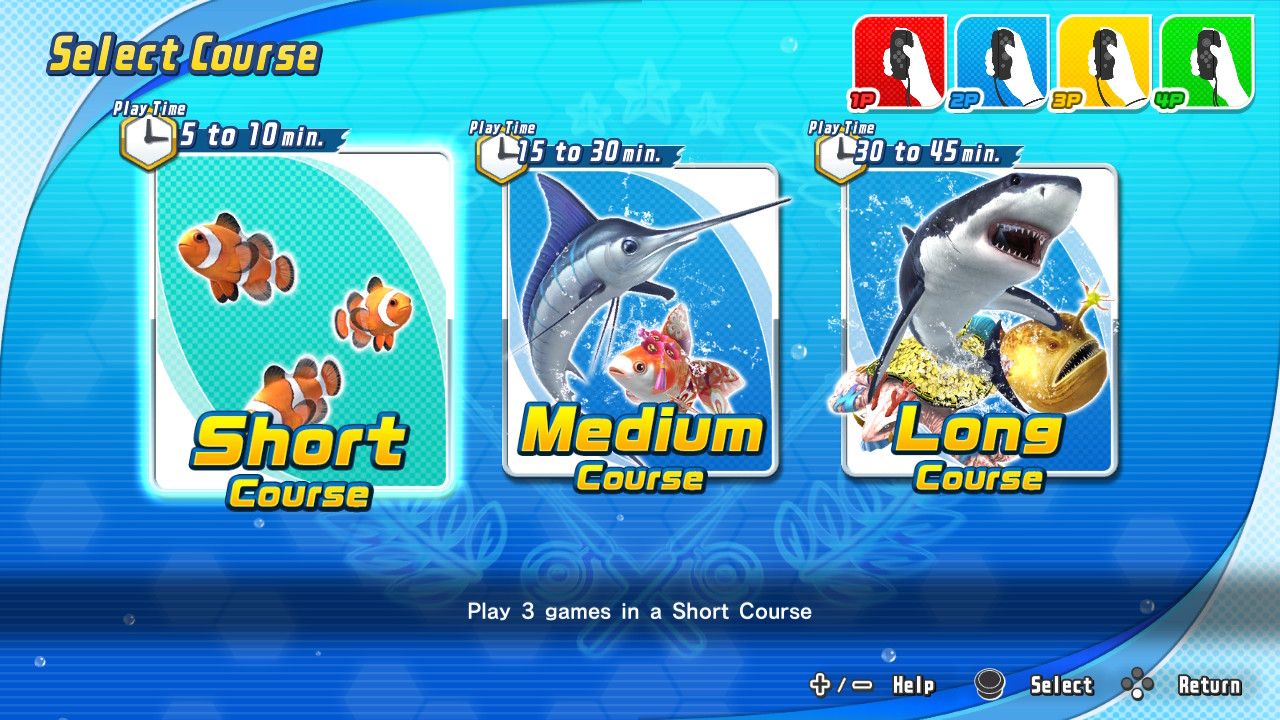Pick the Long Course card

pyautogui.click(x=979, y=320)
